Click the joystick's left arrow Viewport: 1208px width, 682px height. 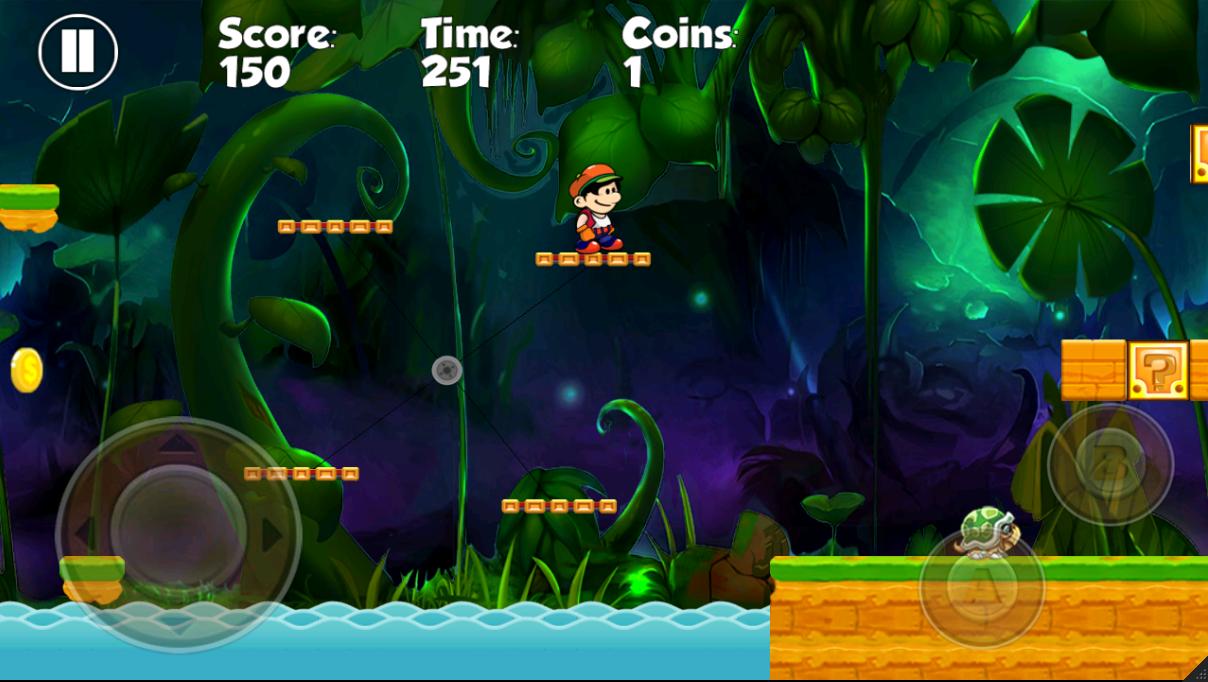(x=84, y=532)
